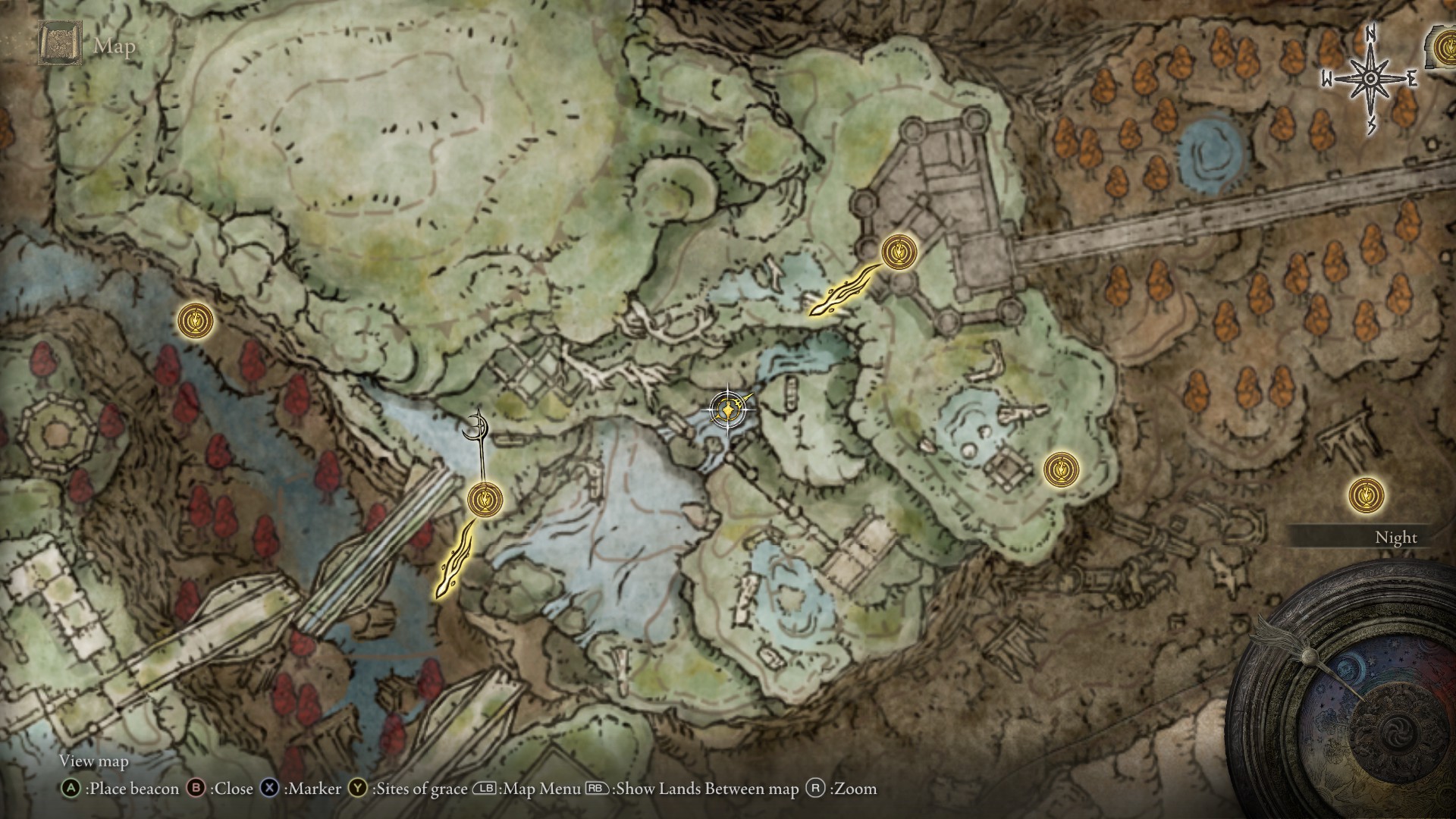
Task: Pick the grace marker next to the square ruins
Action: pyautogui.click(x=1061, y=470)
